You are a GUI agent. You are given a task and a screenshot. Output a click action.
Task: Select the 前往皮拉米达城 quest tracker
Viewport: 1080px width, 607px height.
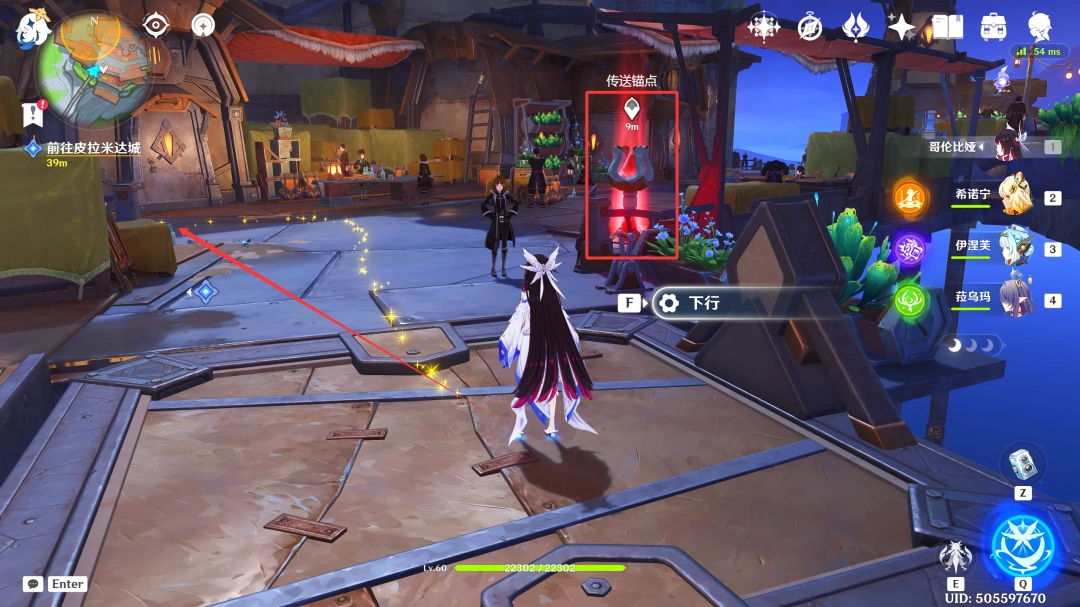tap(90, 149)
